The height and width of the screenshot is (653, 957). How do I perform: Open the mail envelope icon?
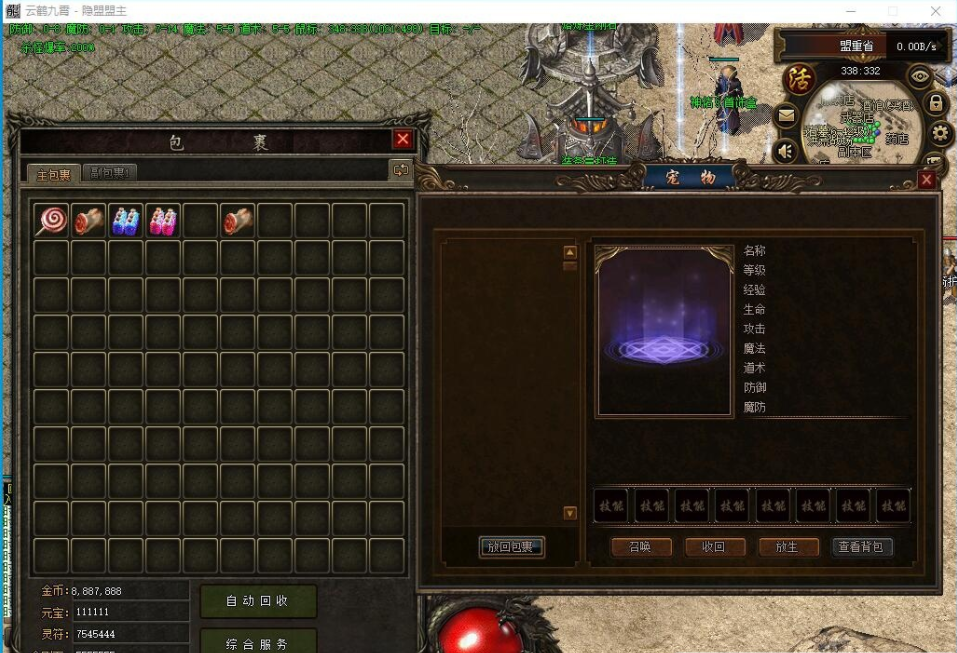pyautogui.click(x=786, y=116)
